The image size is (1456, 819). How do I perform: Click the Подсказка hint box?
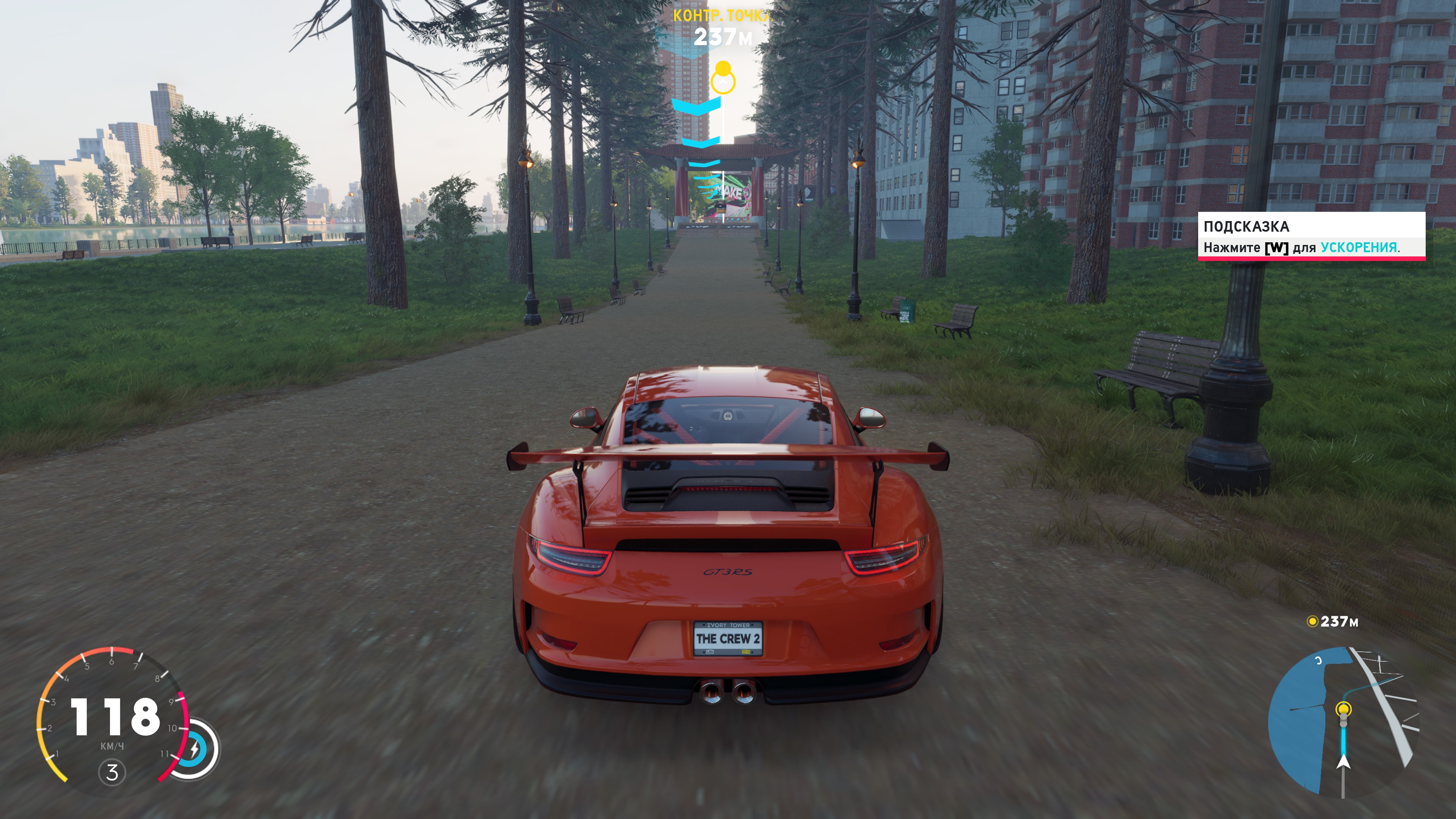point(1311,236)
